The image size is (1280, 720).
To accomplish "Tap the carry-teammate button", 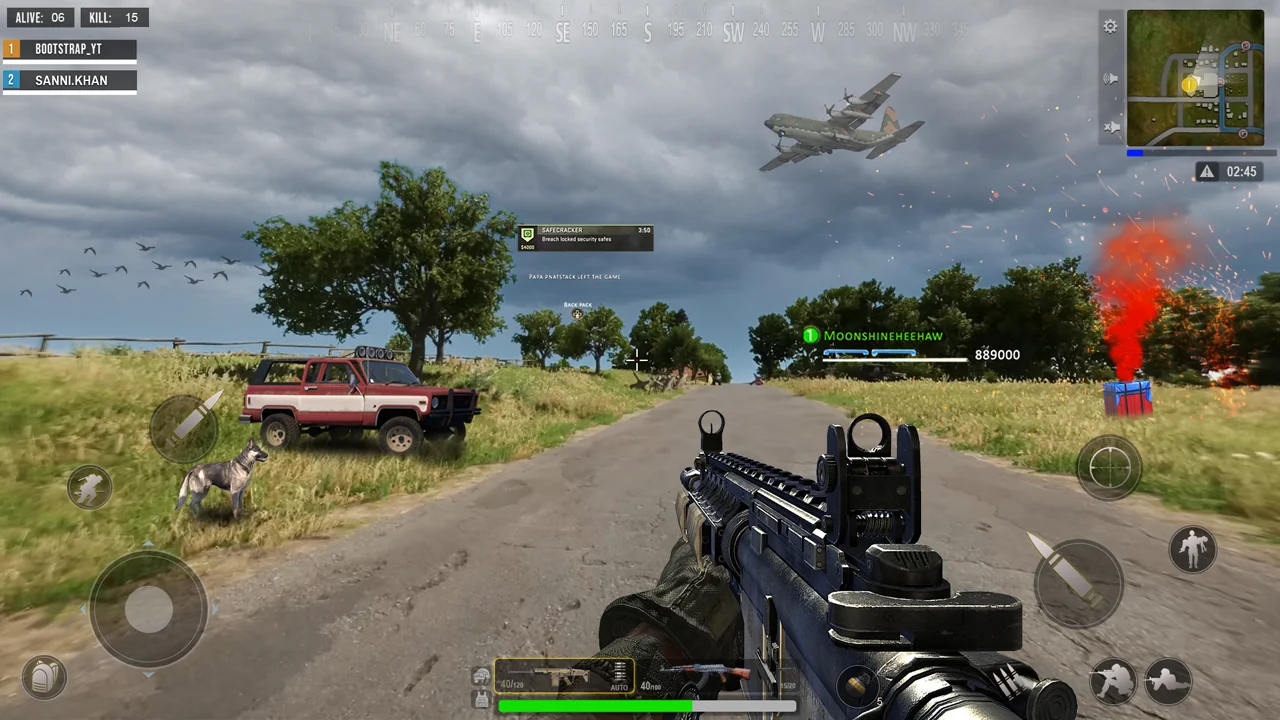I will click(1192, 549).
